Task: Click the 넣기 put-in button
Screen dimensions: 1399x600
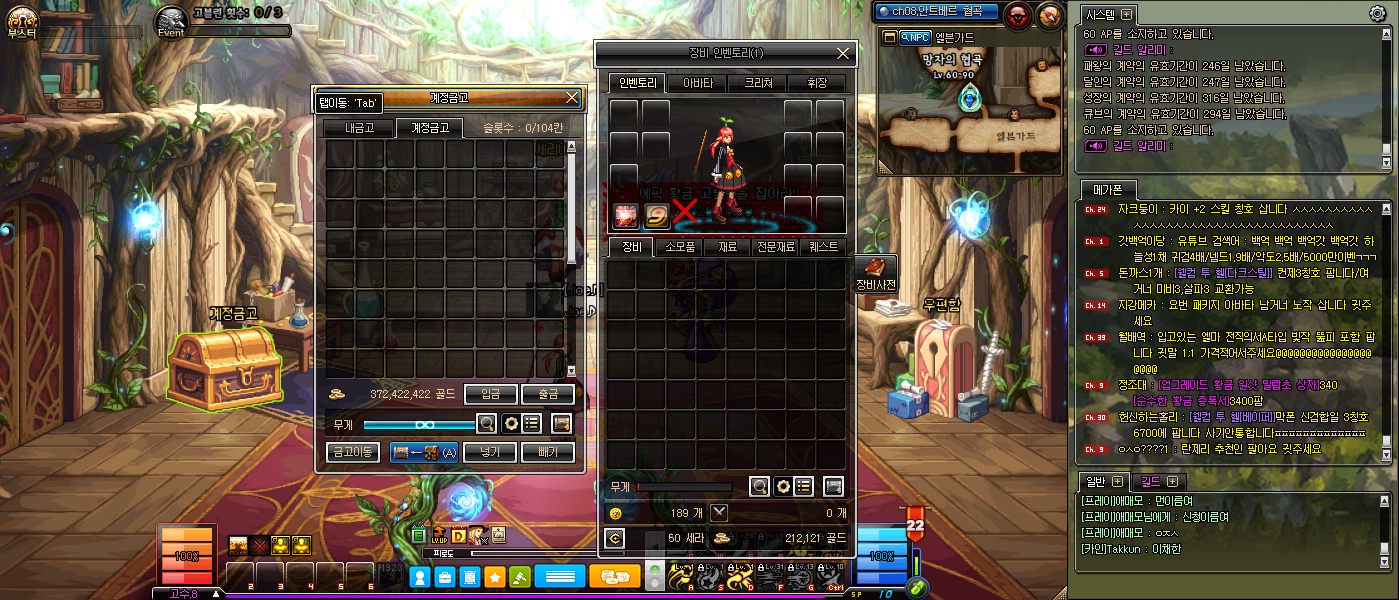Action: coord(490,452)
